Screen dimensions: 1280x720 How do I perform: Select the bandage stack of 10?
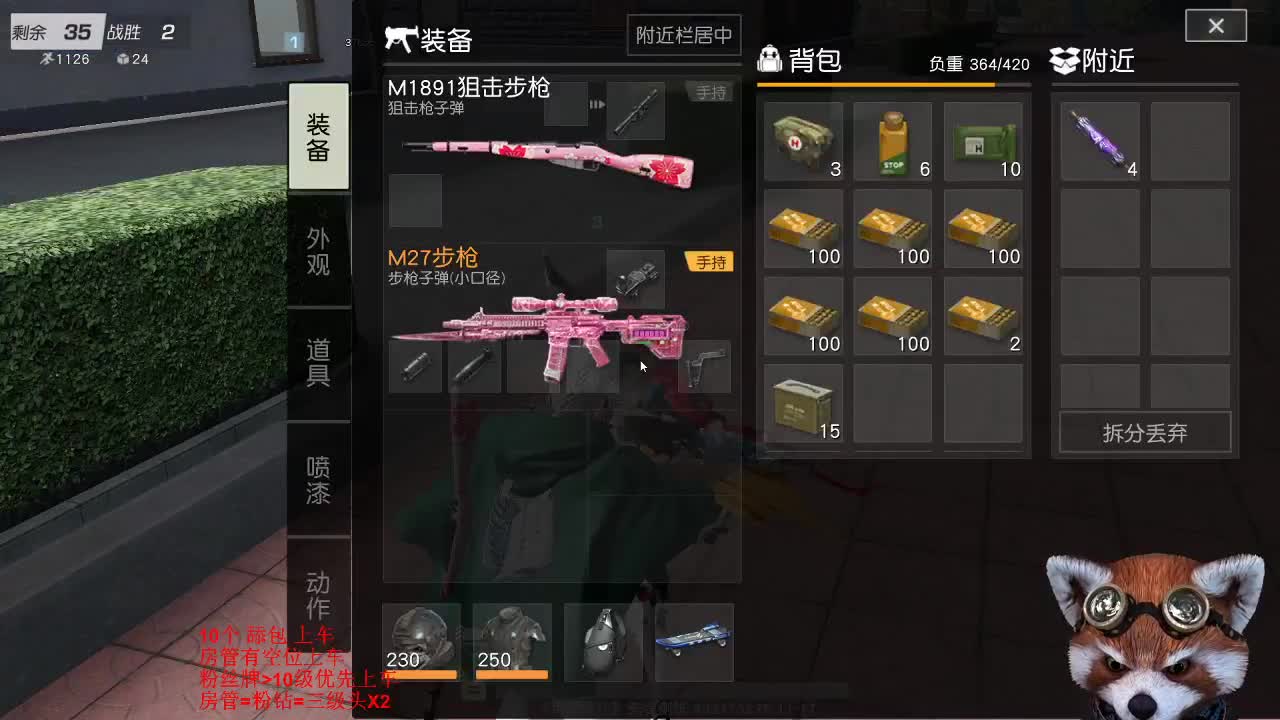983,140
